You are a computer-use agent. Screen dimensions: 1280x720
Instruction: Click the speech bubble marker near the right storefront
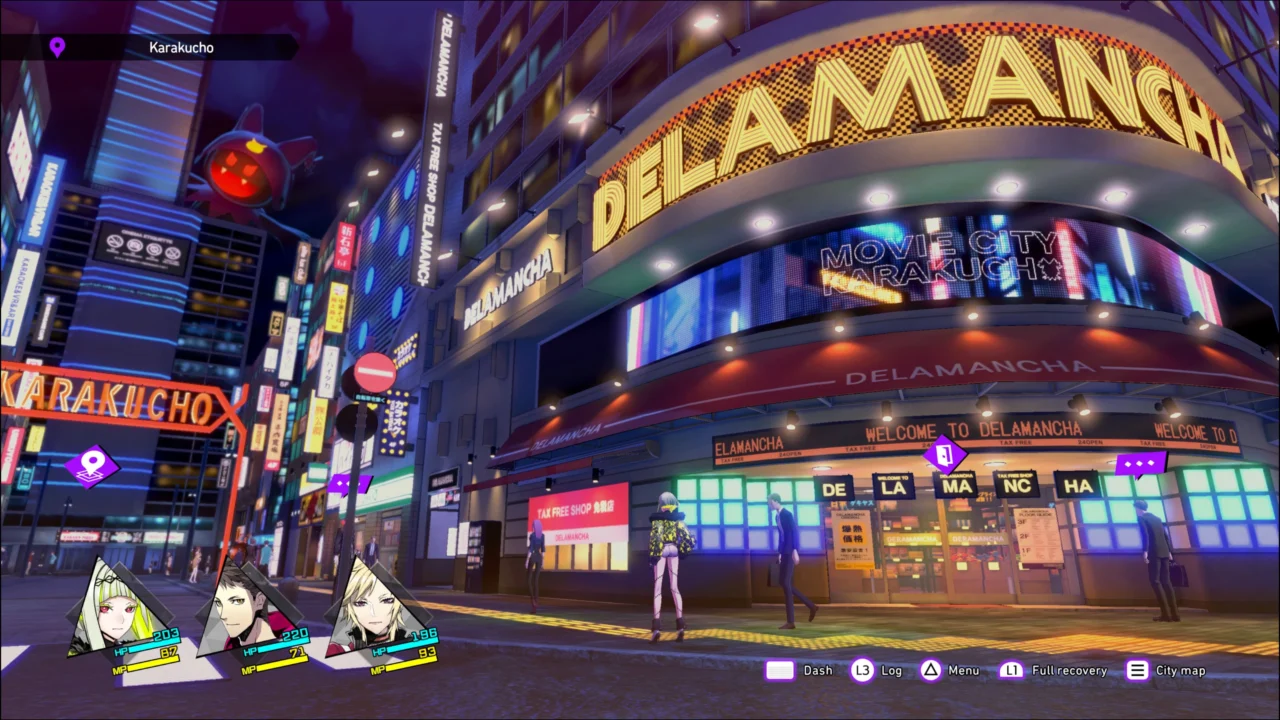coord(1138,462)
